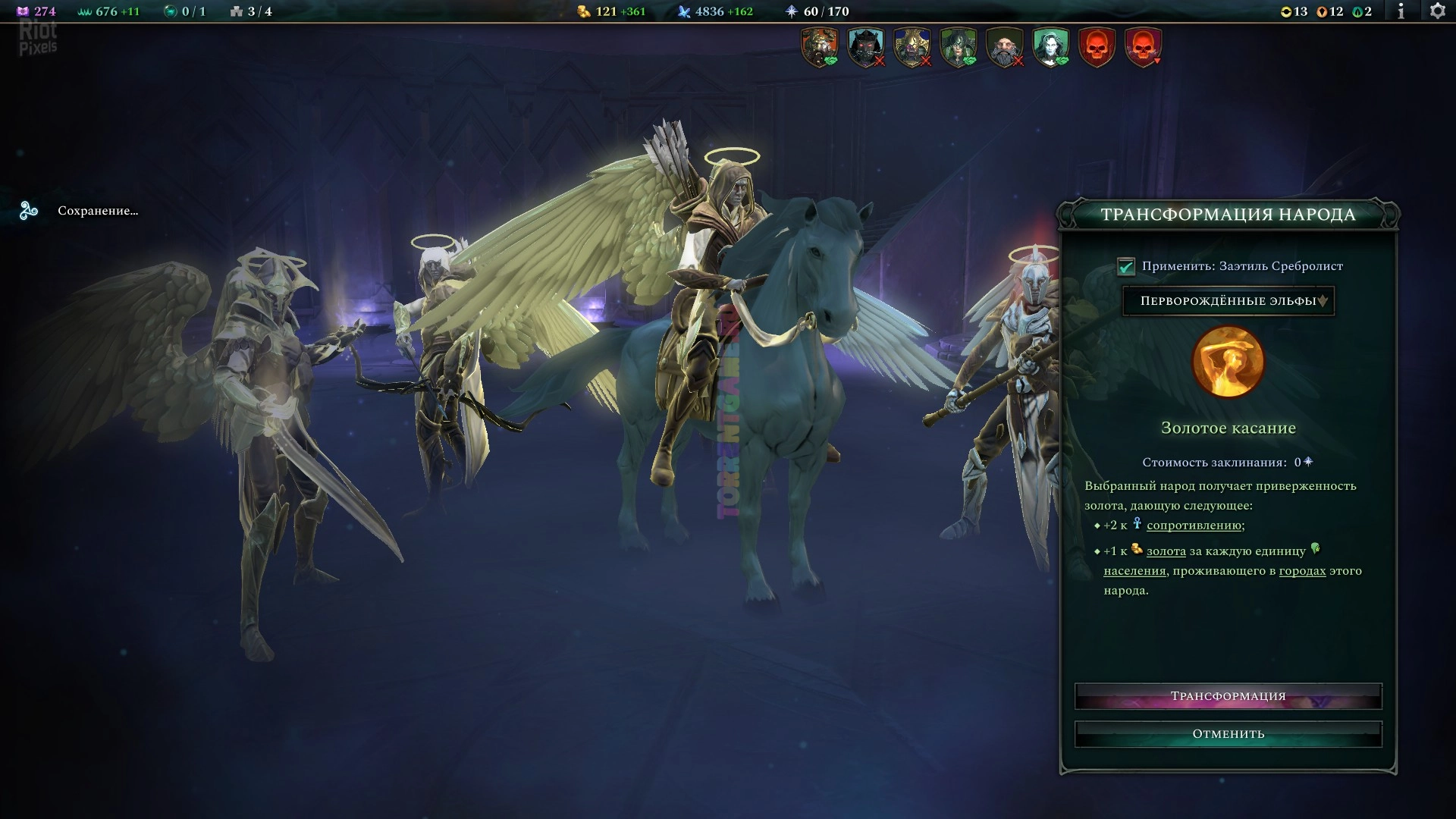
Task: Follow the золота keyword link
Action: (1166, 551)
